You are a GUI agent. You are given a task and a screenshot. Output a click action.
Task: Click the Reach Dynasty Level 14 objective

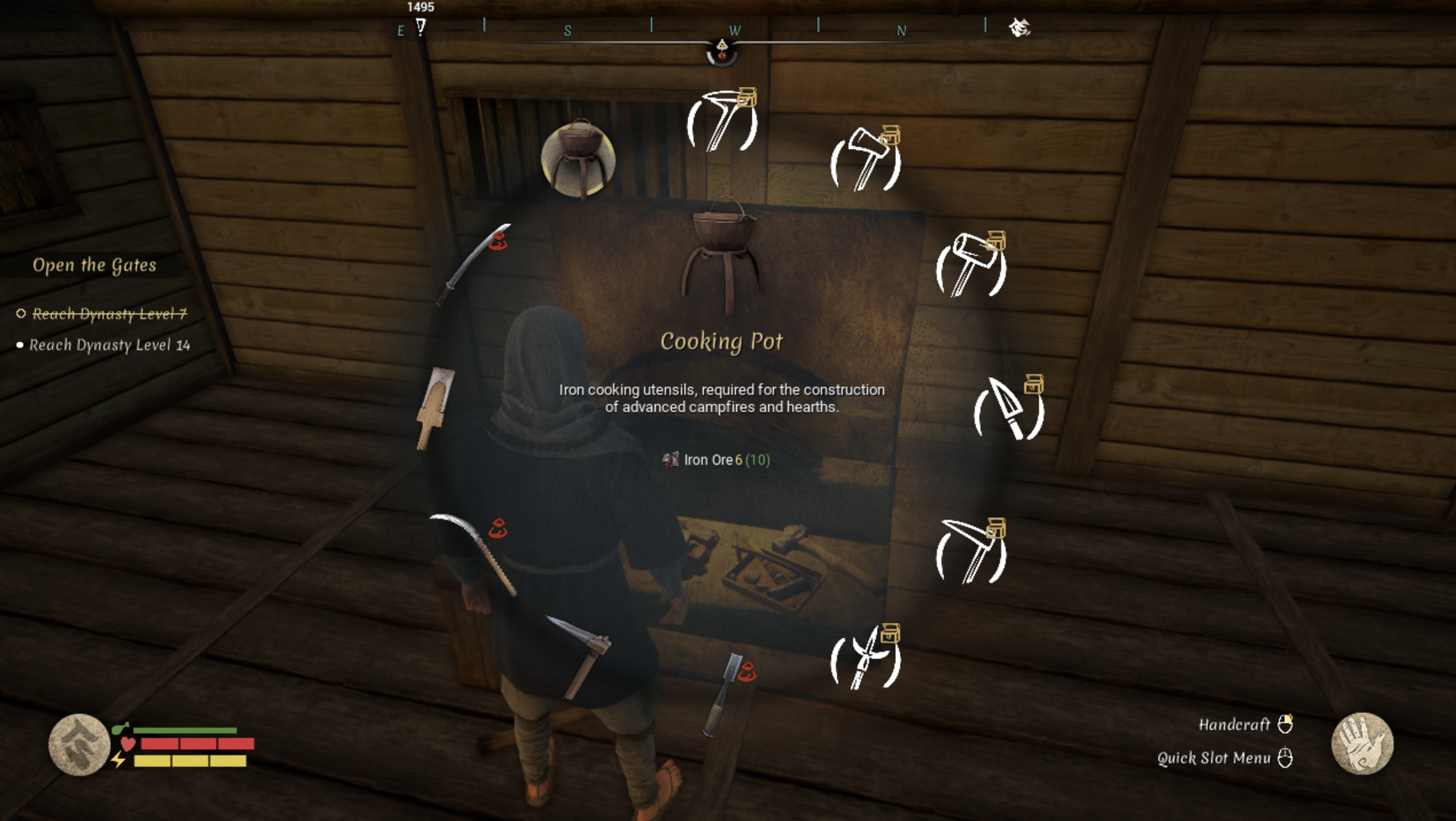point(109,344)
